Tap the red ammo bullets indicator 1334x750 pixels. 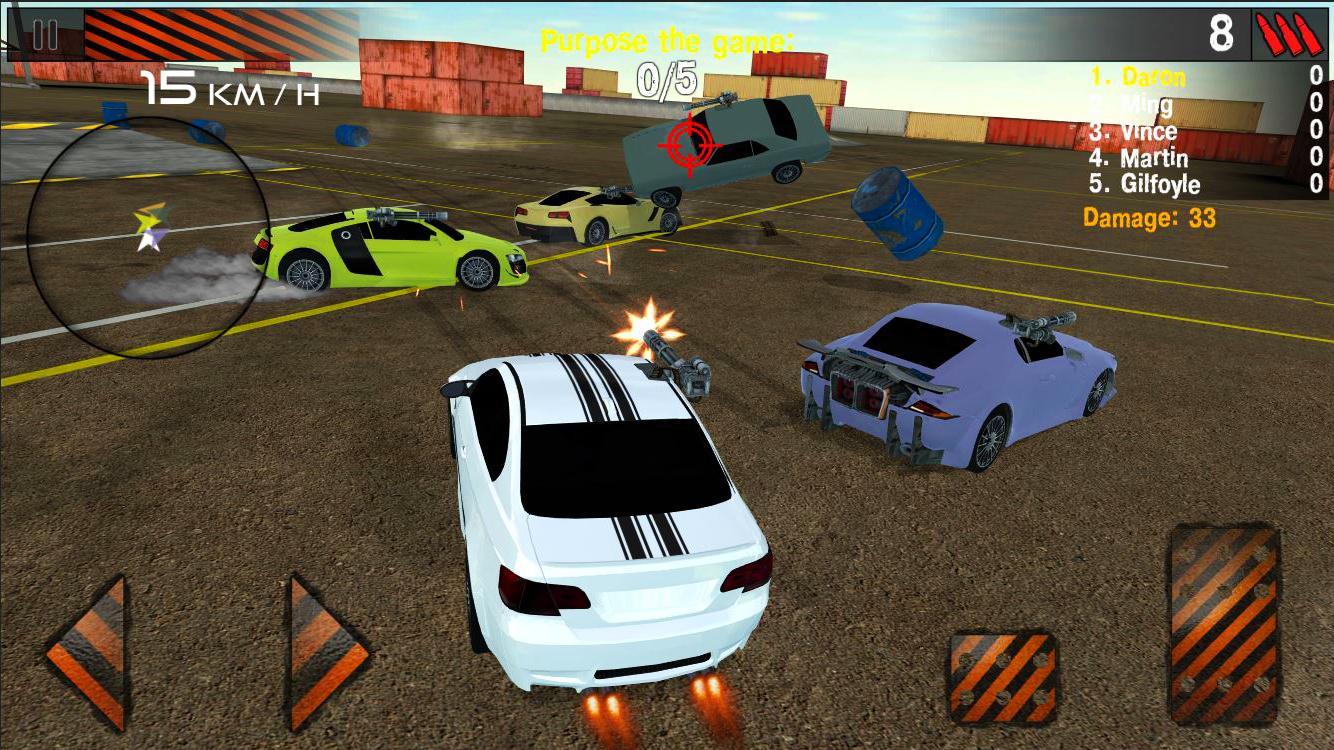(1288, 33)
